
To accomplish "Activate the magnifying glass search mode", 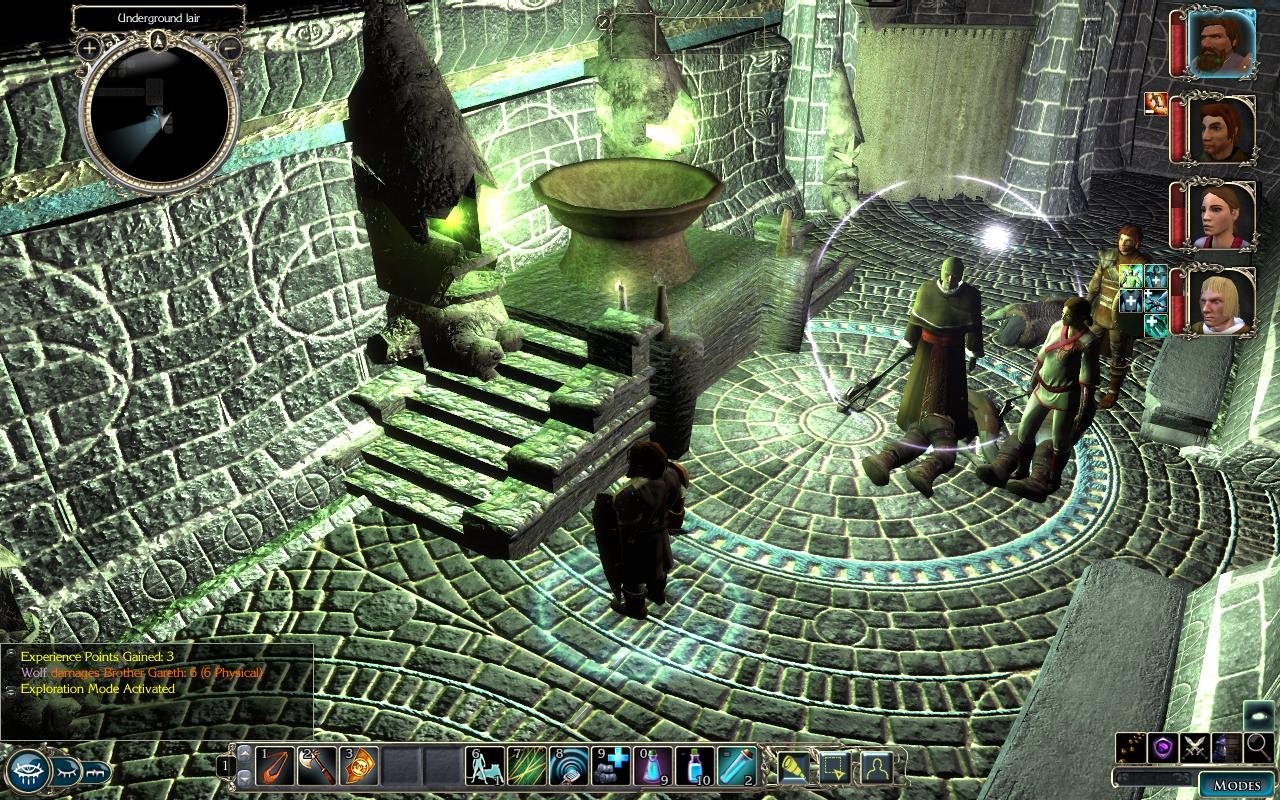I will coord(1259,746).
